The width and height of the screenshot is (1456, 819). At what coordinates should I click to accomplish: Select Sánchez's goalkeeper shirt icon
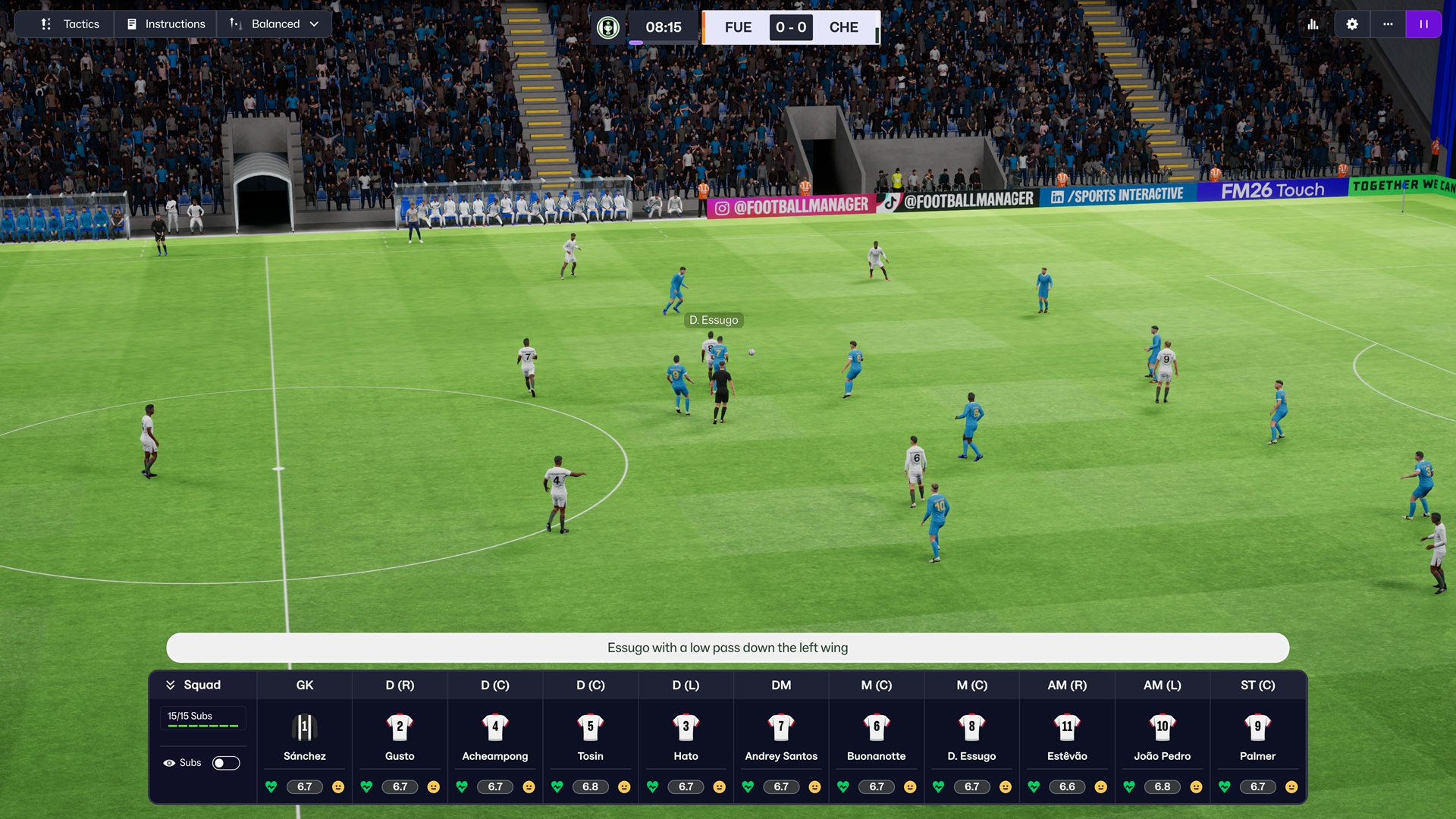(304, 726)
